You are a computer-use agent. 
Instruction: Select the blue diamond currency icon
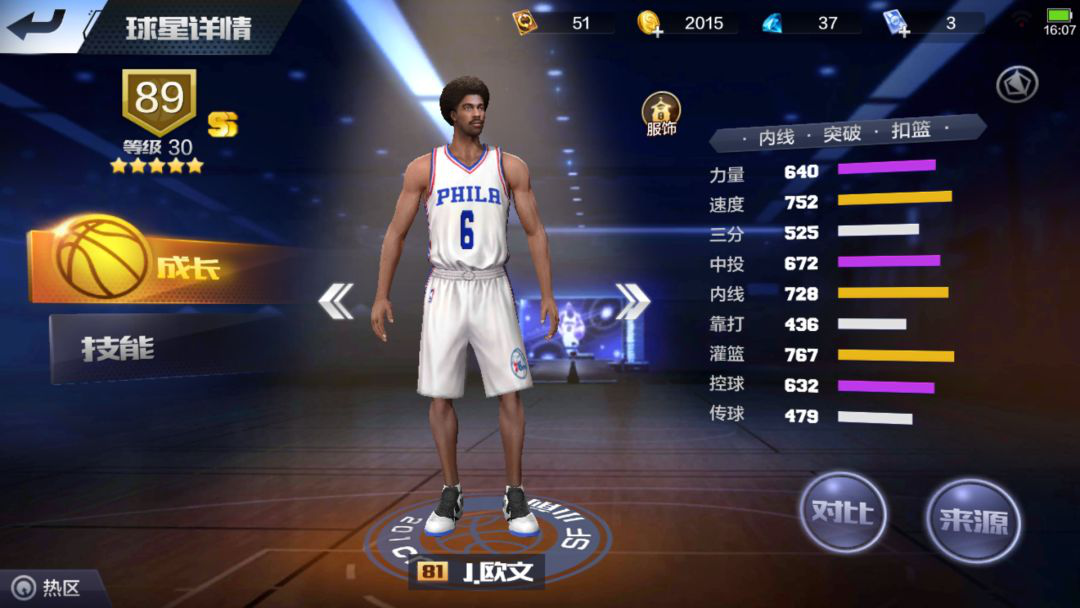pyautogui.click(x=774, y=23)
